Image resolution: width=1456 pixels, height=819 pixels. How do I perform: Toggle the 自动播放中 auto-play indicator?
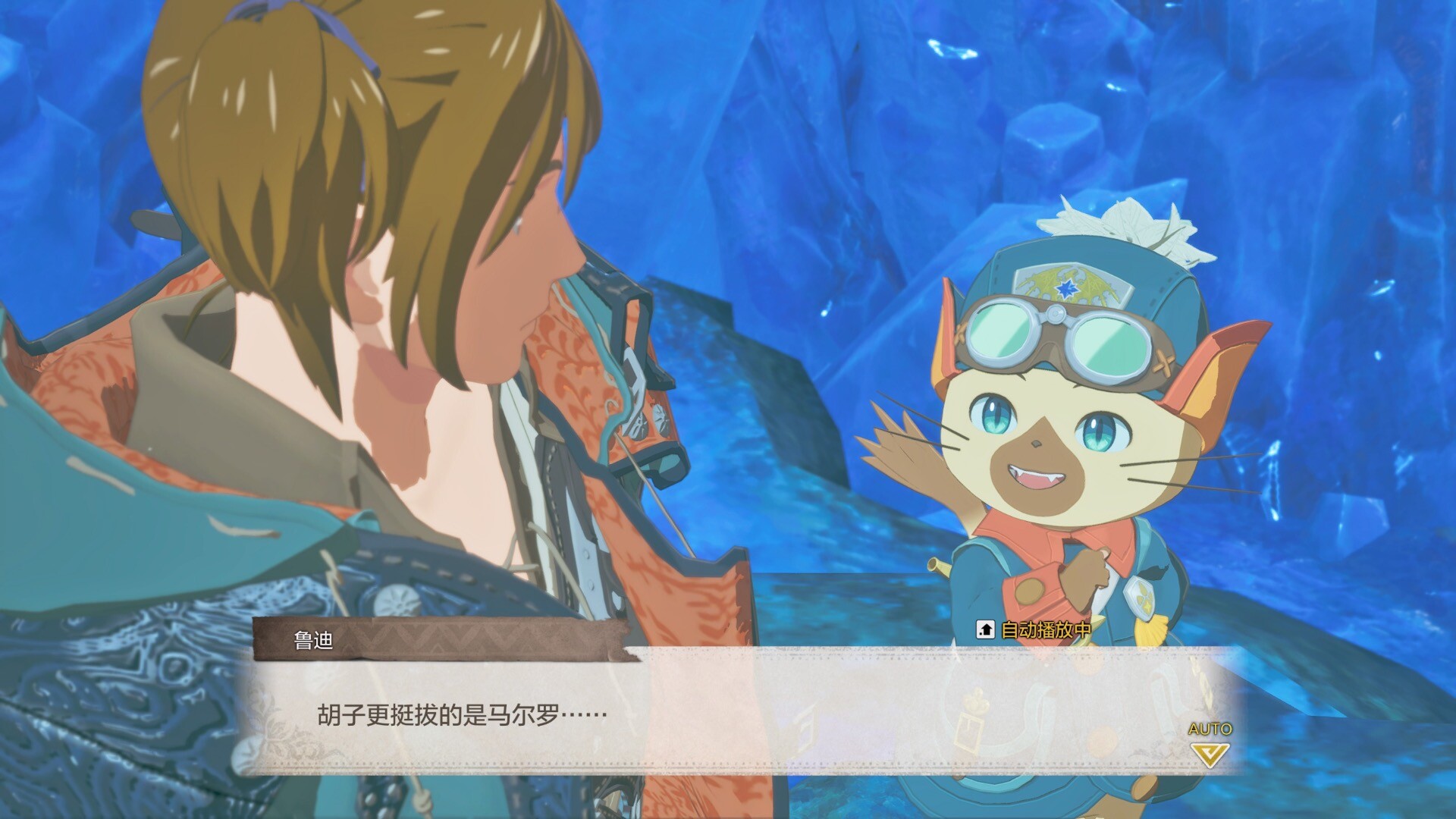(x=1034, y=629)
